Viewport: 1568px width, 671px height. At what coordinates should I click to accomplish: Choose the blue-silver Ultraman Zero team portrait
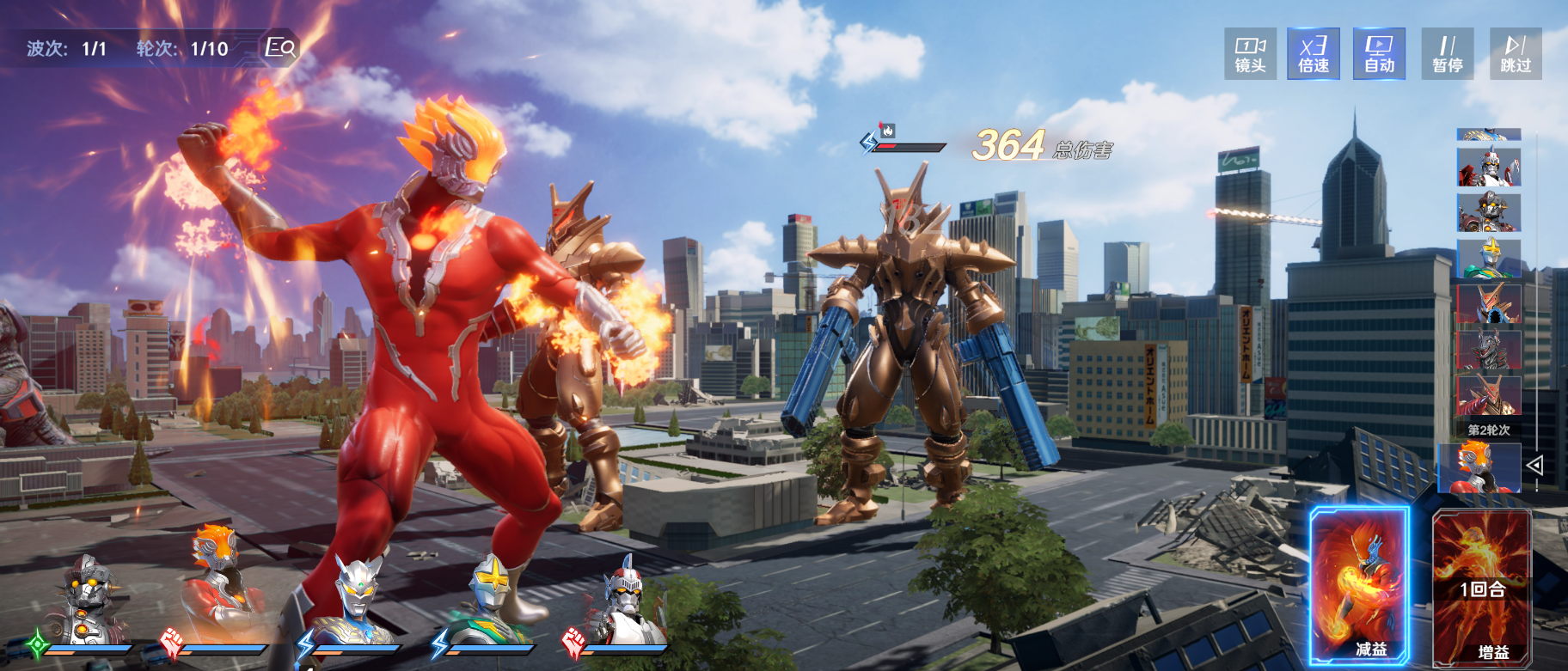(354, 599)
